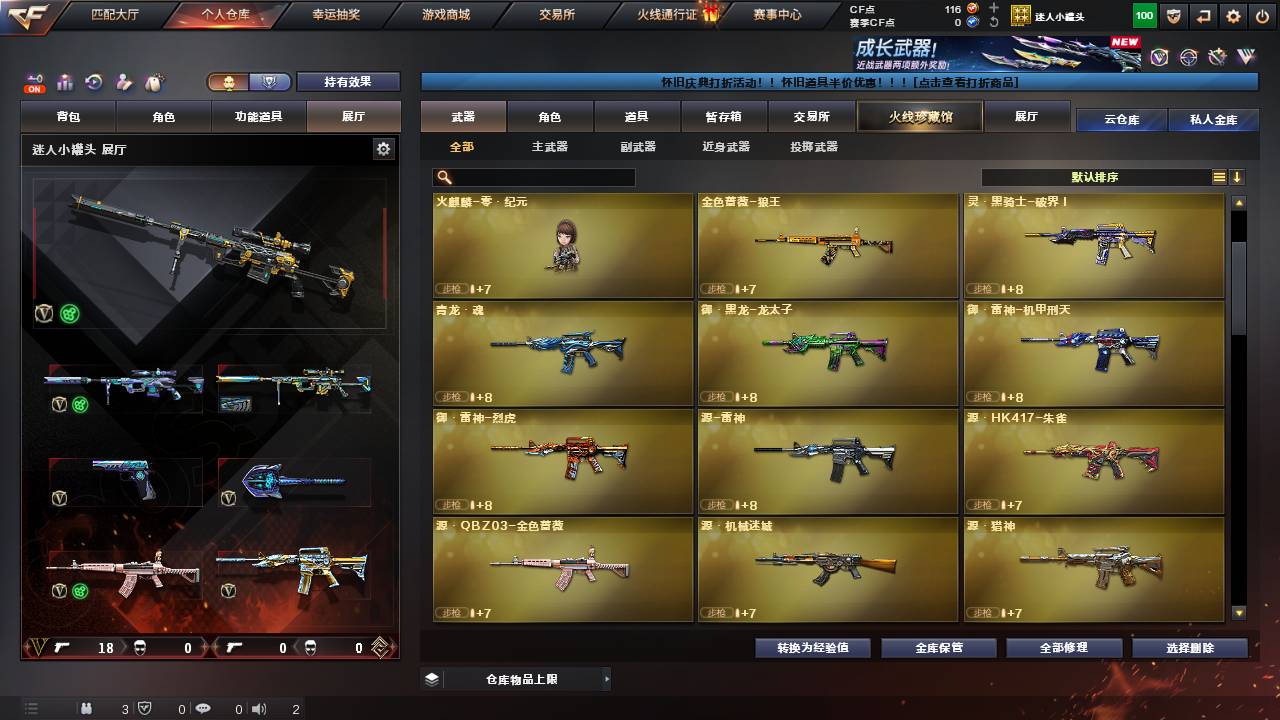The width and height of the screenshot is (1280, 720).
Task: Open the settings gear in top-right corner
Action: click(x=1233, y=15)
